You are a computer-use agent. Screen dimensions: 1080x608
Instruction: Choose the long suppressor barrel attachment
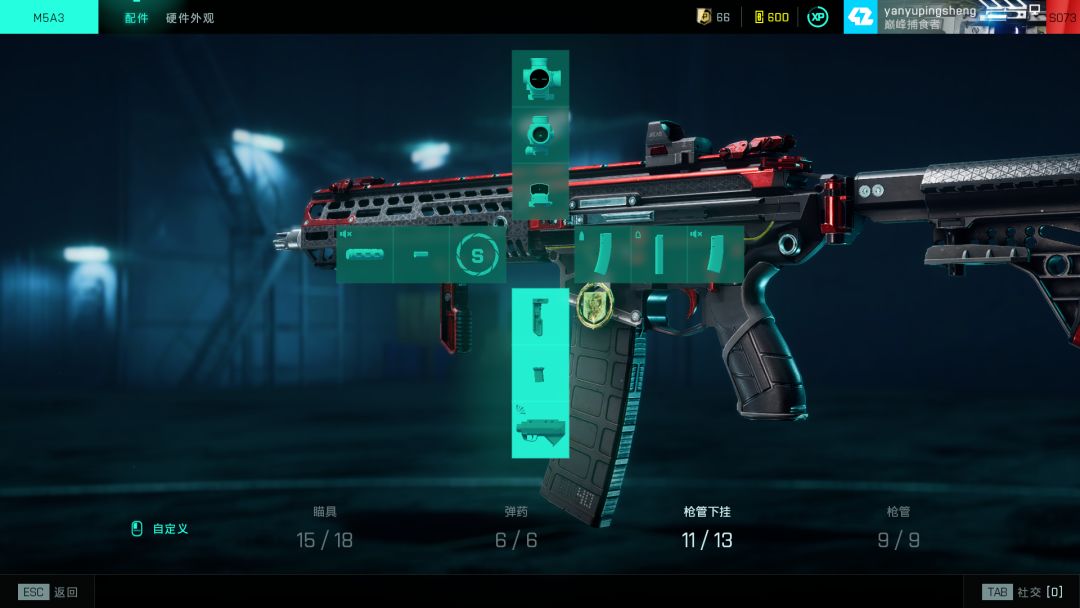(364, 255)
